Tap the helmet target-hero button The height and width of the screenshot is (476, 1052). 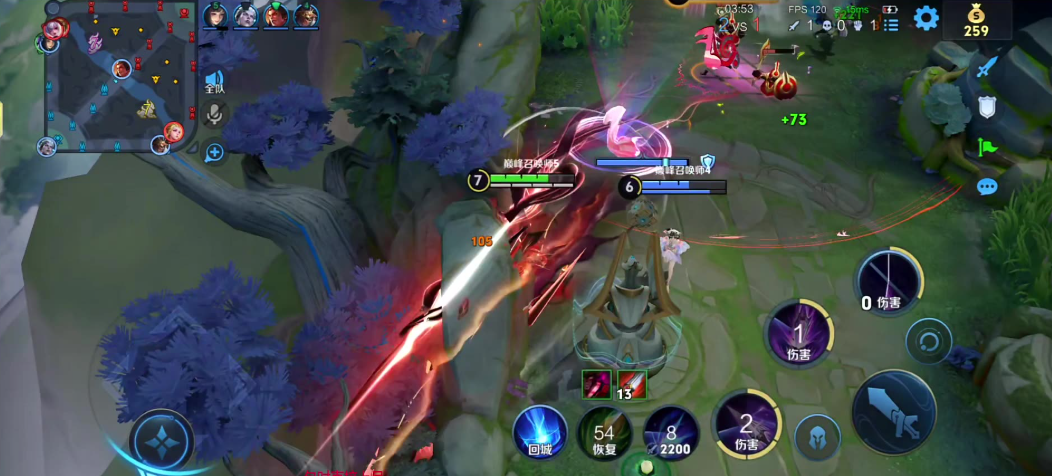pyautogui.click(x=817, y=437)
